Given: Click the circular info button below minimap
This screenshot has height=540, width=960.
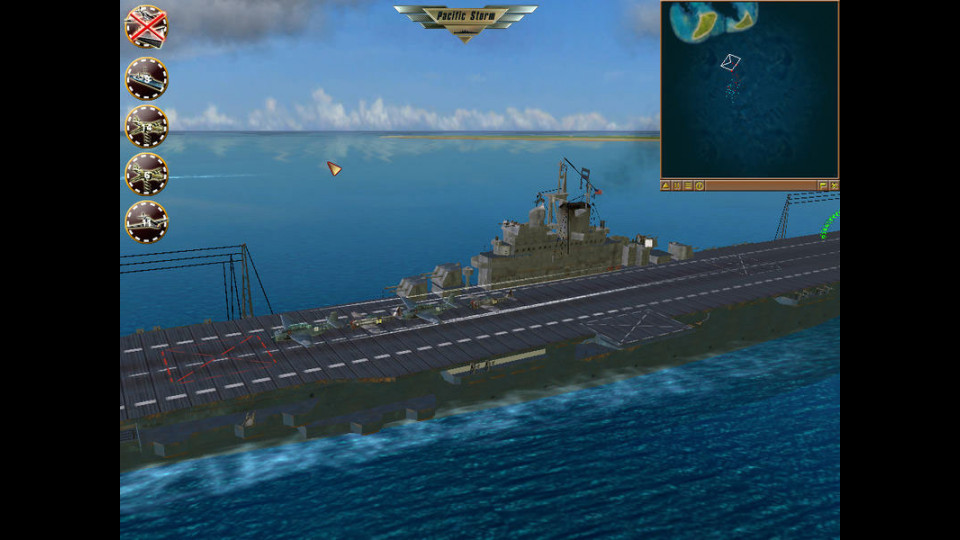Looking at the screenshot, I should coord(700,186).
